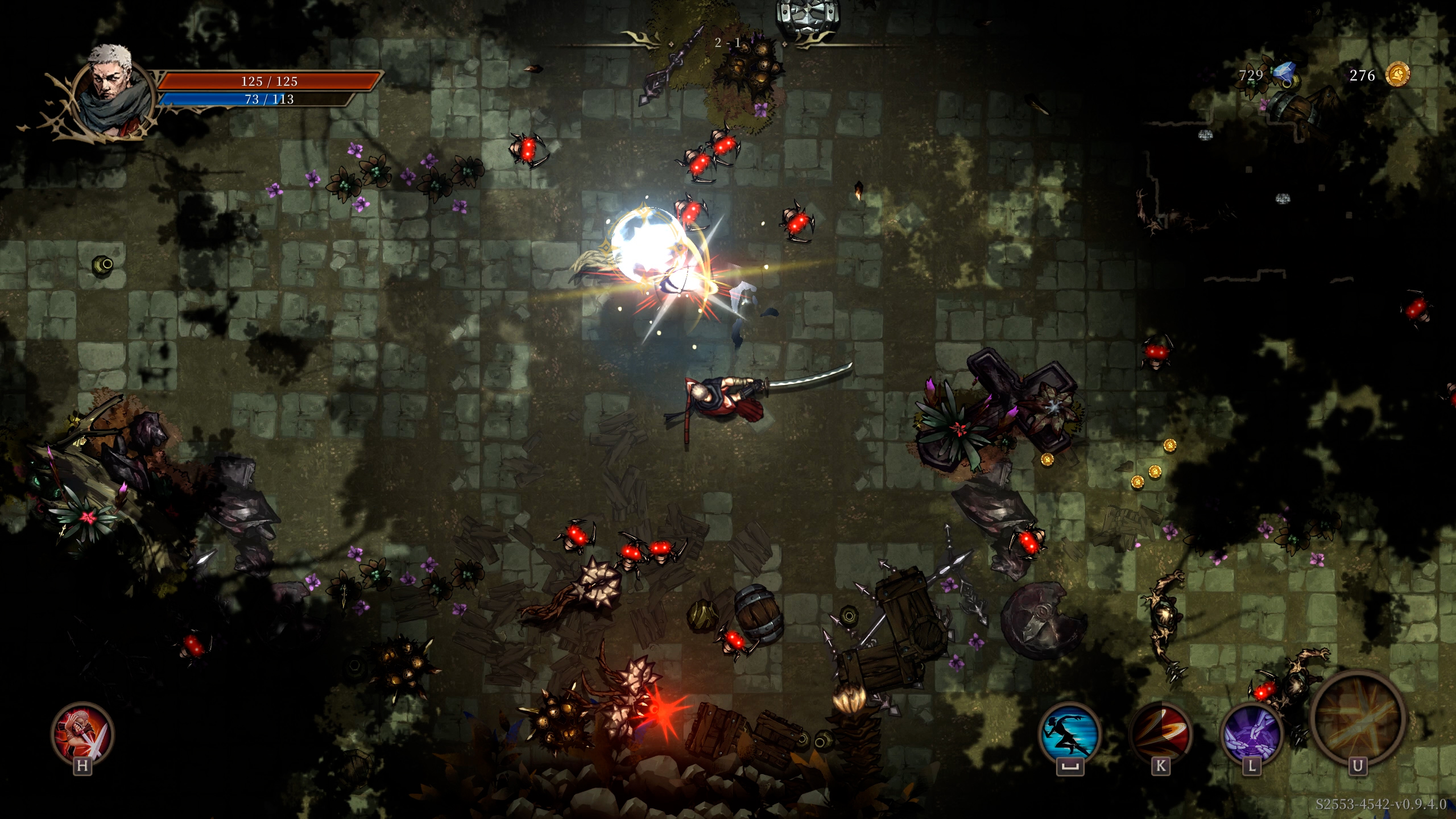The image size is (1456, 819).
Task: Trigger the red slash skill
Action: pos(1160,733)
